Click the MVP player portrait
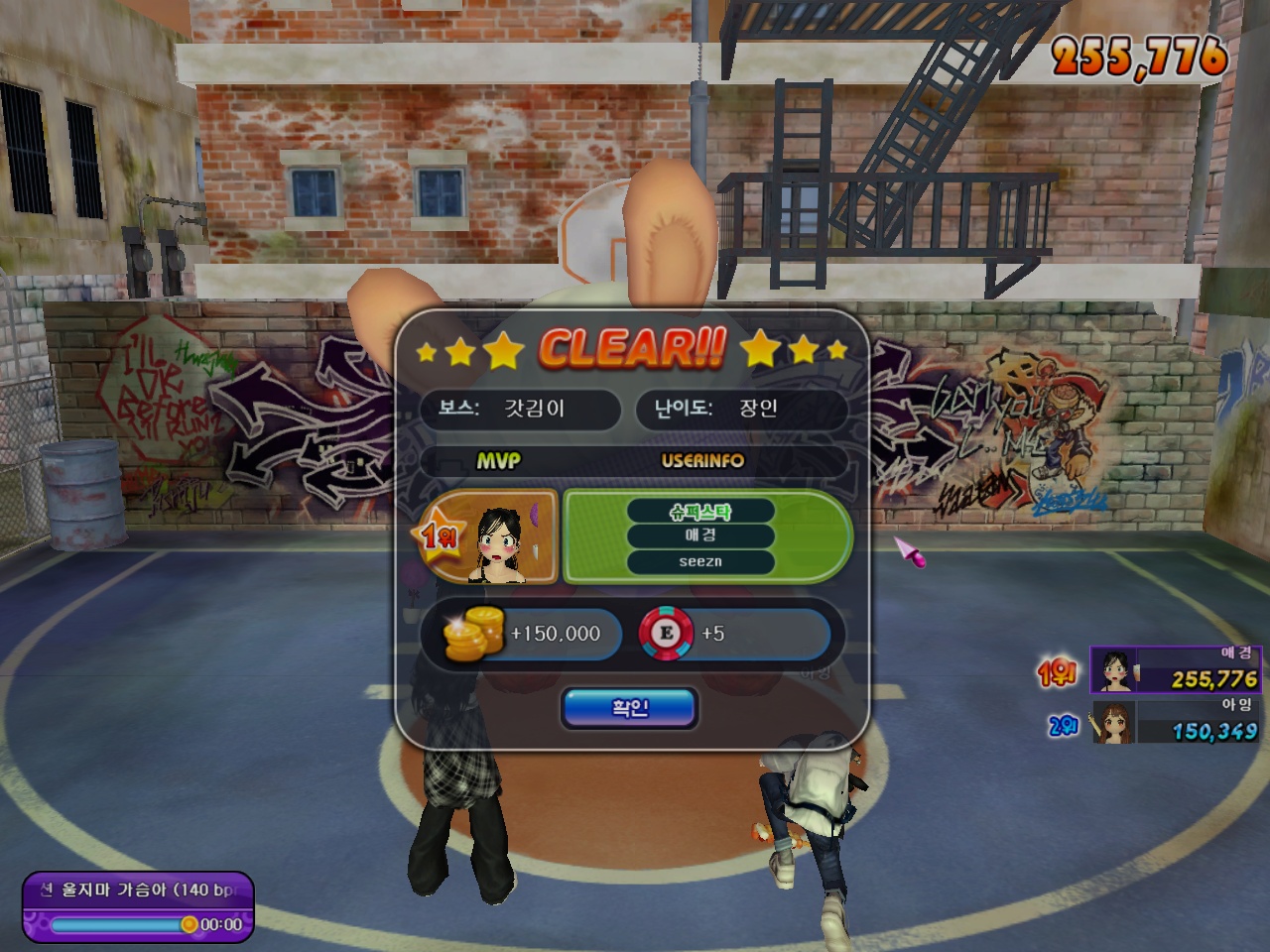Image resolution: width=1270 pixels, height=952 pixels. 506,536
